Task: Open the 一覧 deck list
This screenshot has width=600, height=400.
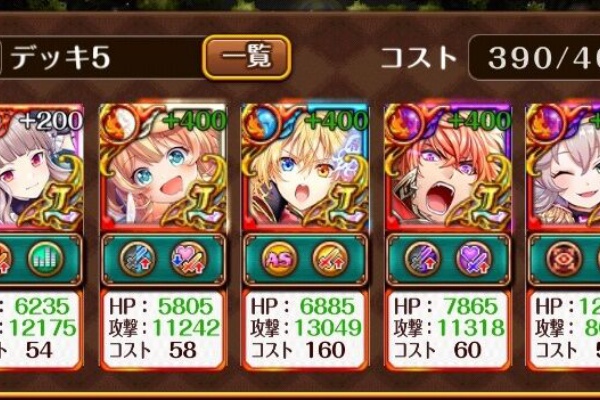Action: pos(246,57)
